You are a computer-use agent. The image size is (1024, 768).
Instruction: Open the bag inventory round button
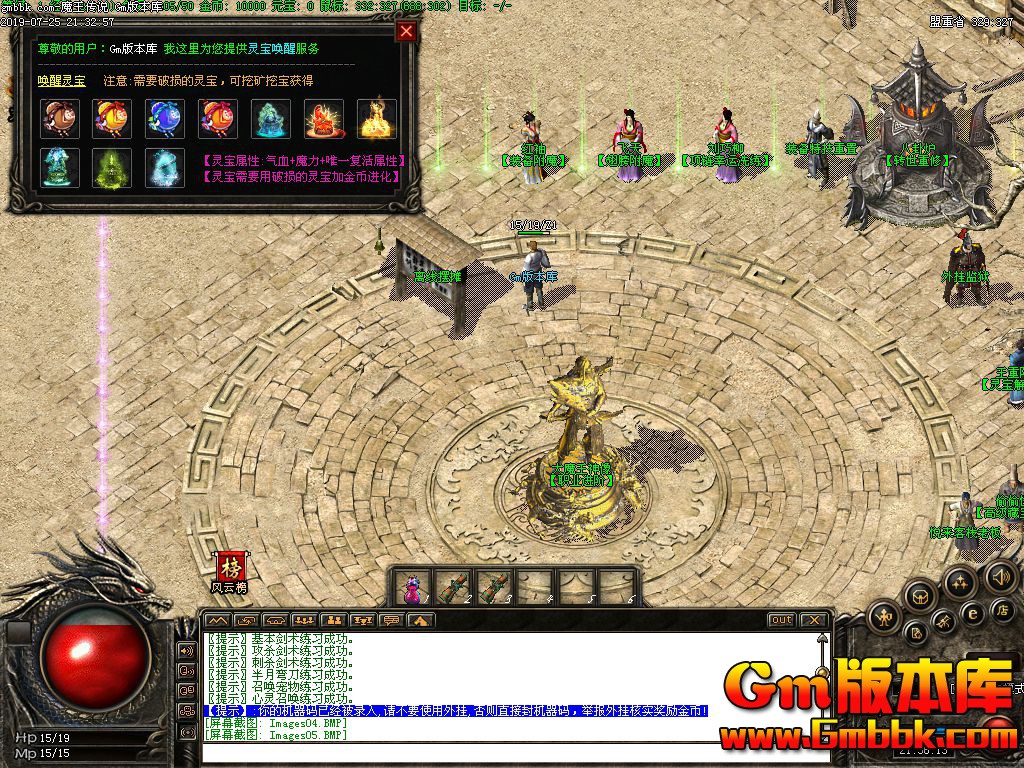[x=918, y=596]
